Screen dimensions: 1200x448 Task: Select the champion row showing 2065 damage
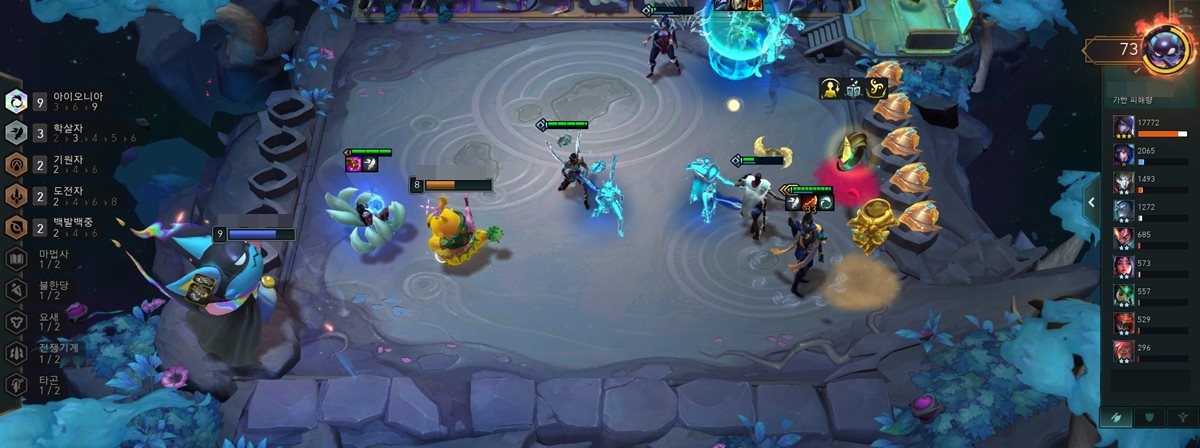pos(1153,156)
